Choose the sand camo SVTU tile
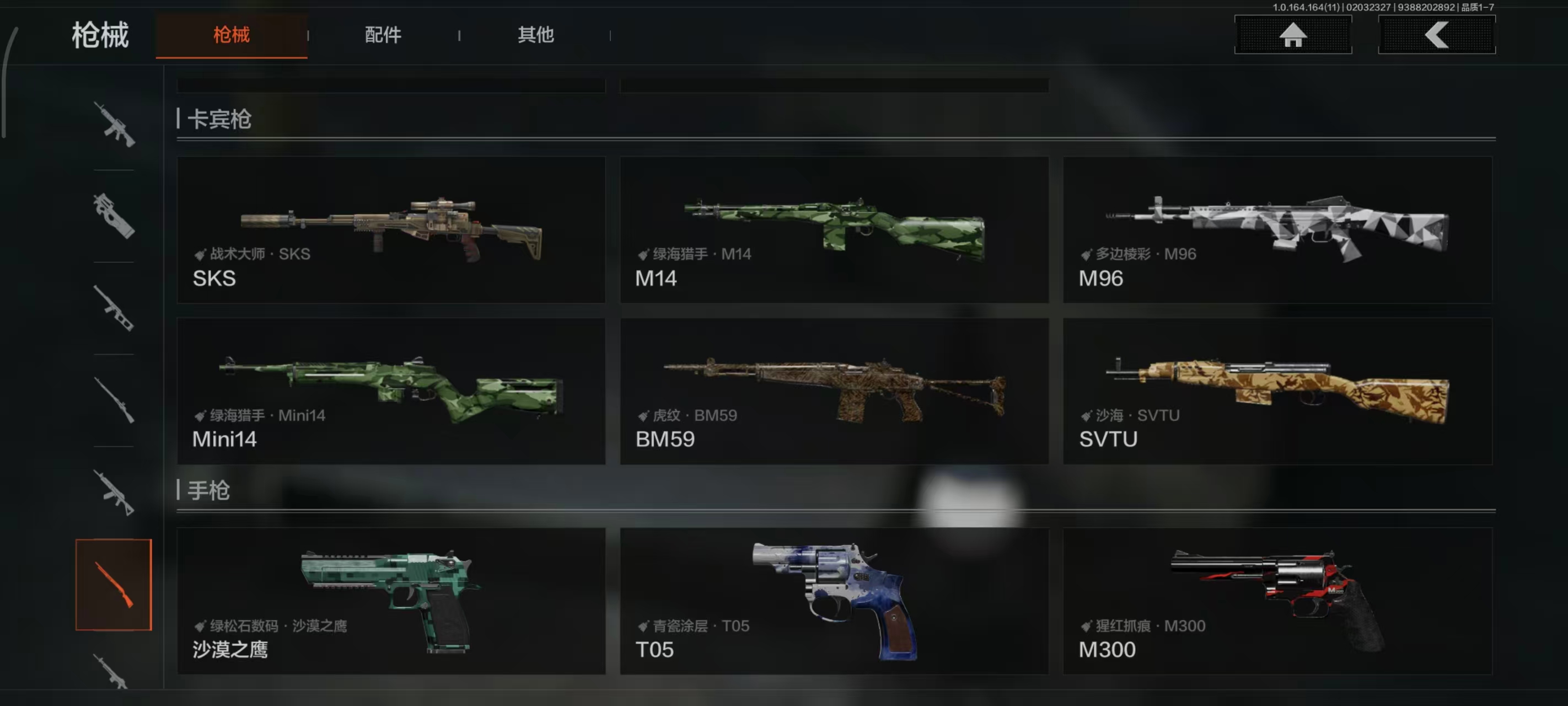1568x706 pixels. 1277,391
